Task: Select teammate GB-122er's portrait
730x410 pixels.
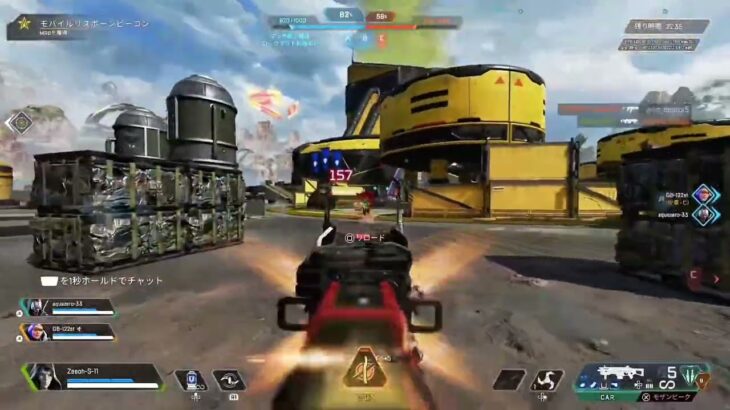Action: (33, 331)
